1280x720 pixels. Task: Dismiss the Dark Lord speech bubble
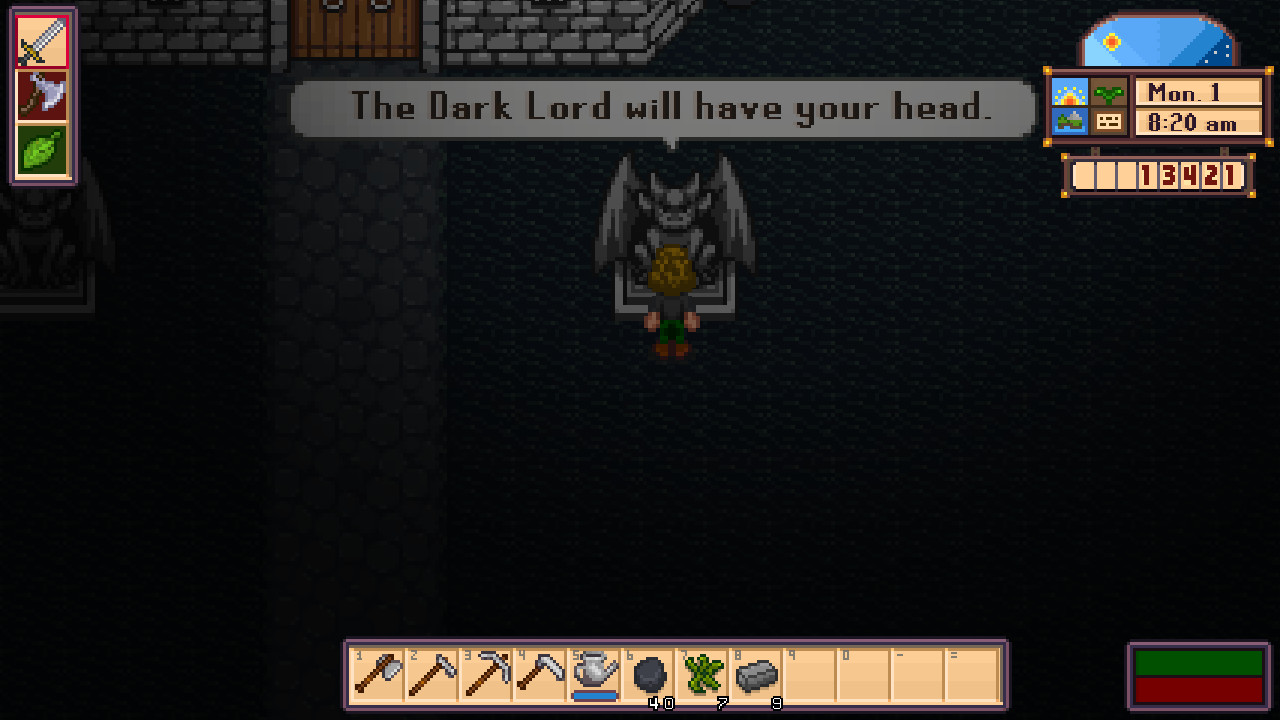tap(662, 108)
